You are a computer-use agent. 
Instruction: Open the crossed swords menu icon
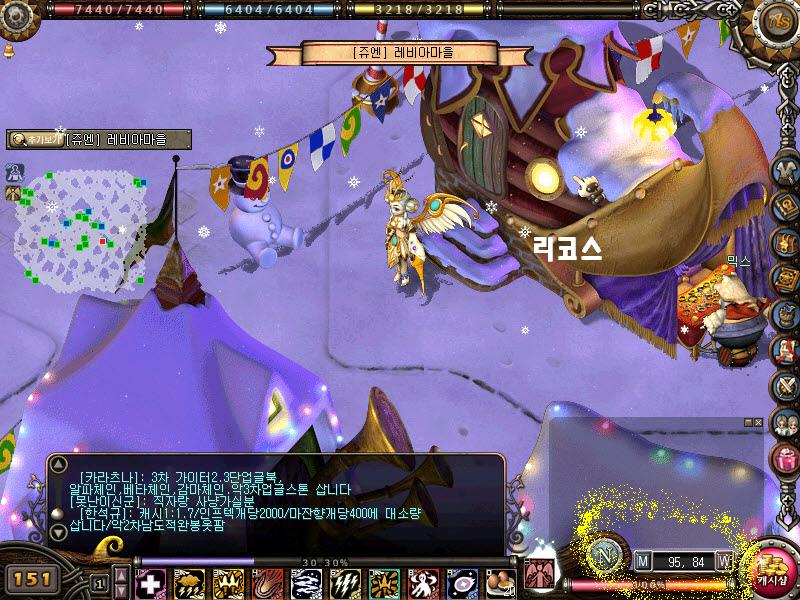point(785,386)
